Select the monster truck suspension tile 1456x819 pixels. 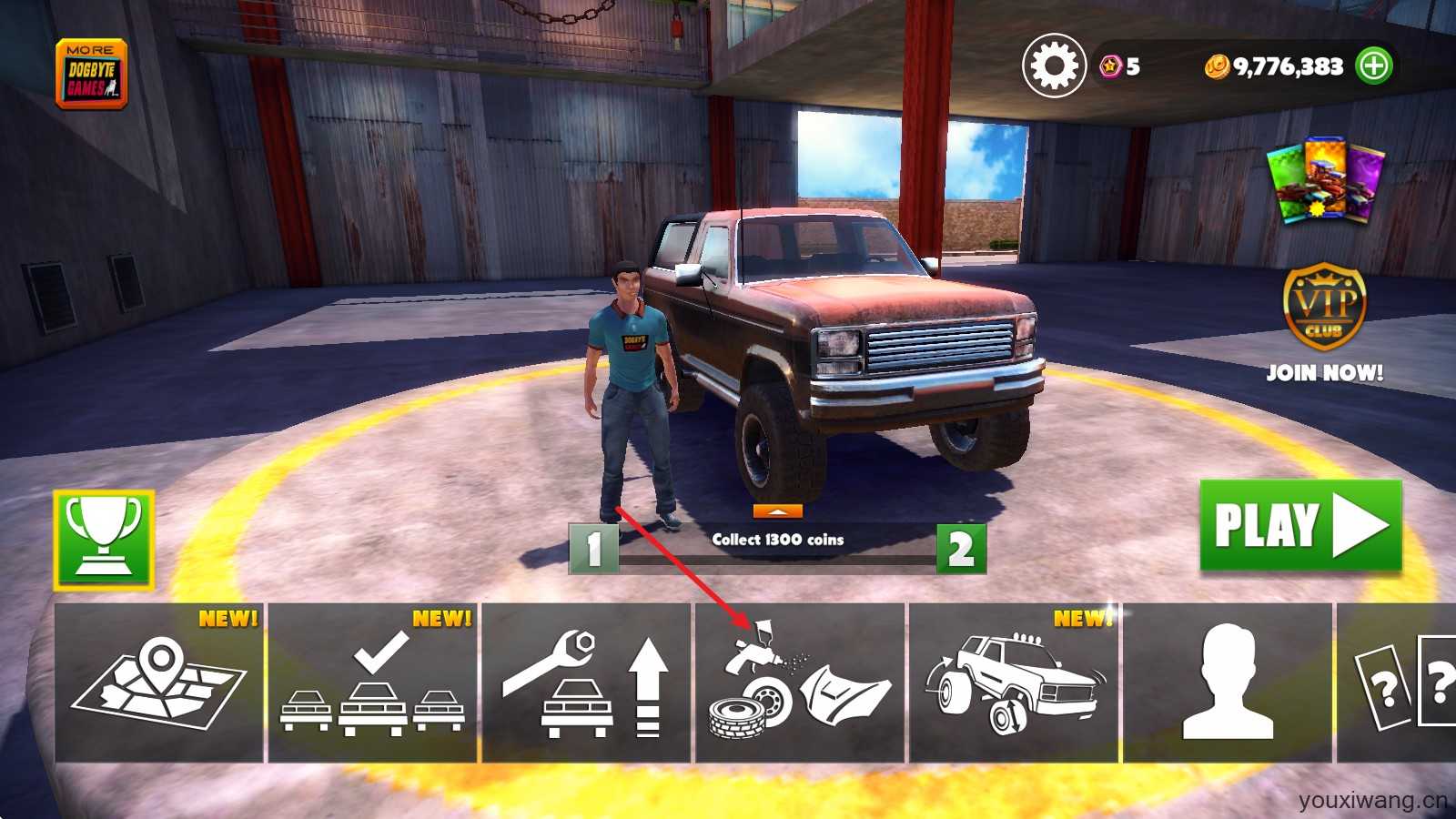tap(1014, 682)
